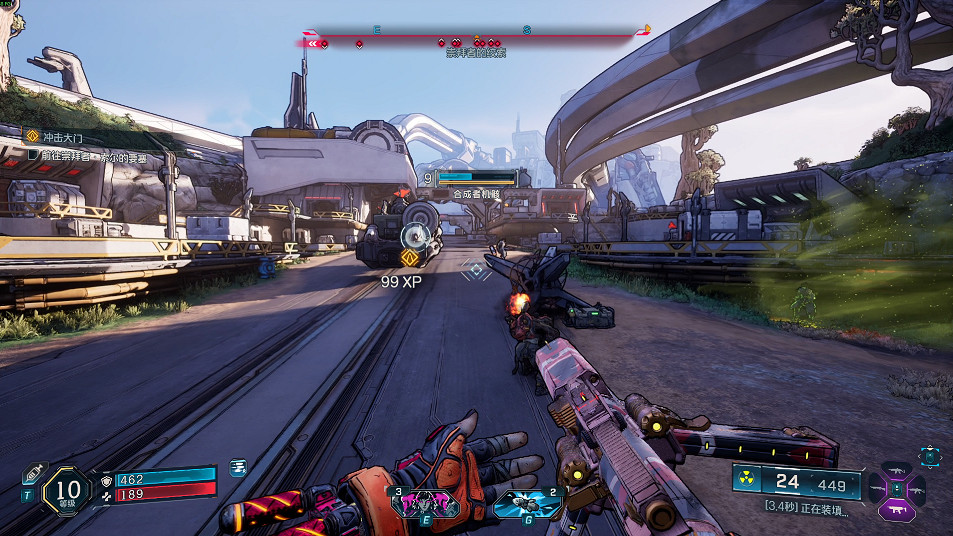This screenshot has width=953, height=536.
Task: Open the 冲击大门 quest tracker
Action: click(55, 136)
